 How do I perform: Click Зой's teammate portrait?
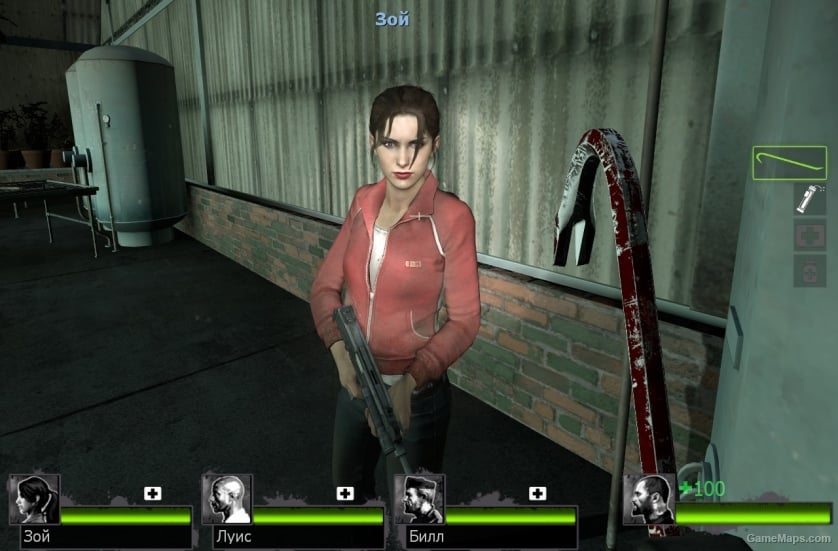point(34,499)
